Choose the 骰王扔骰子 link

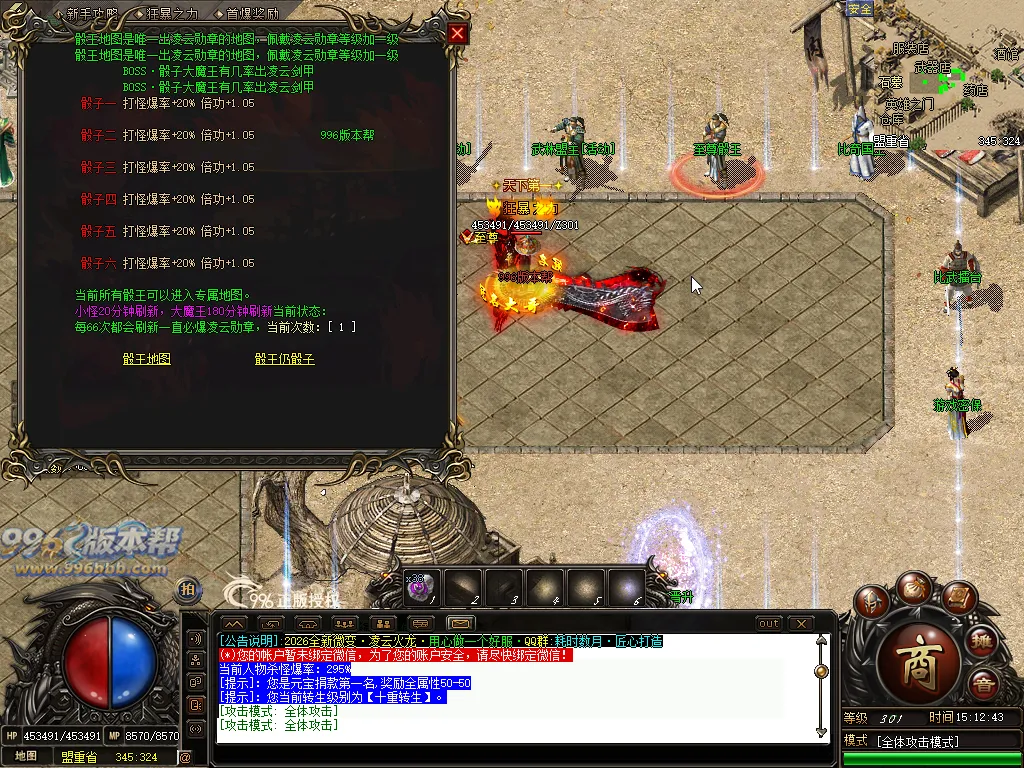(x=284, y=359)
